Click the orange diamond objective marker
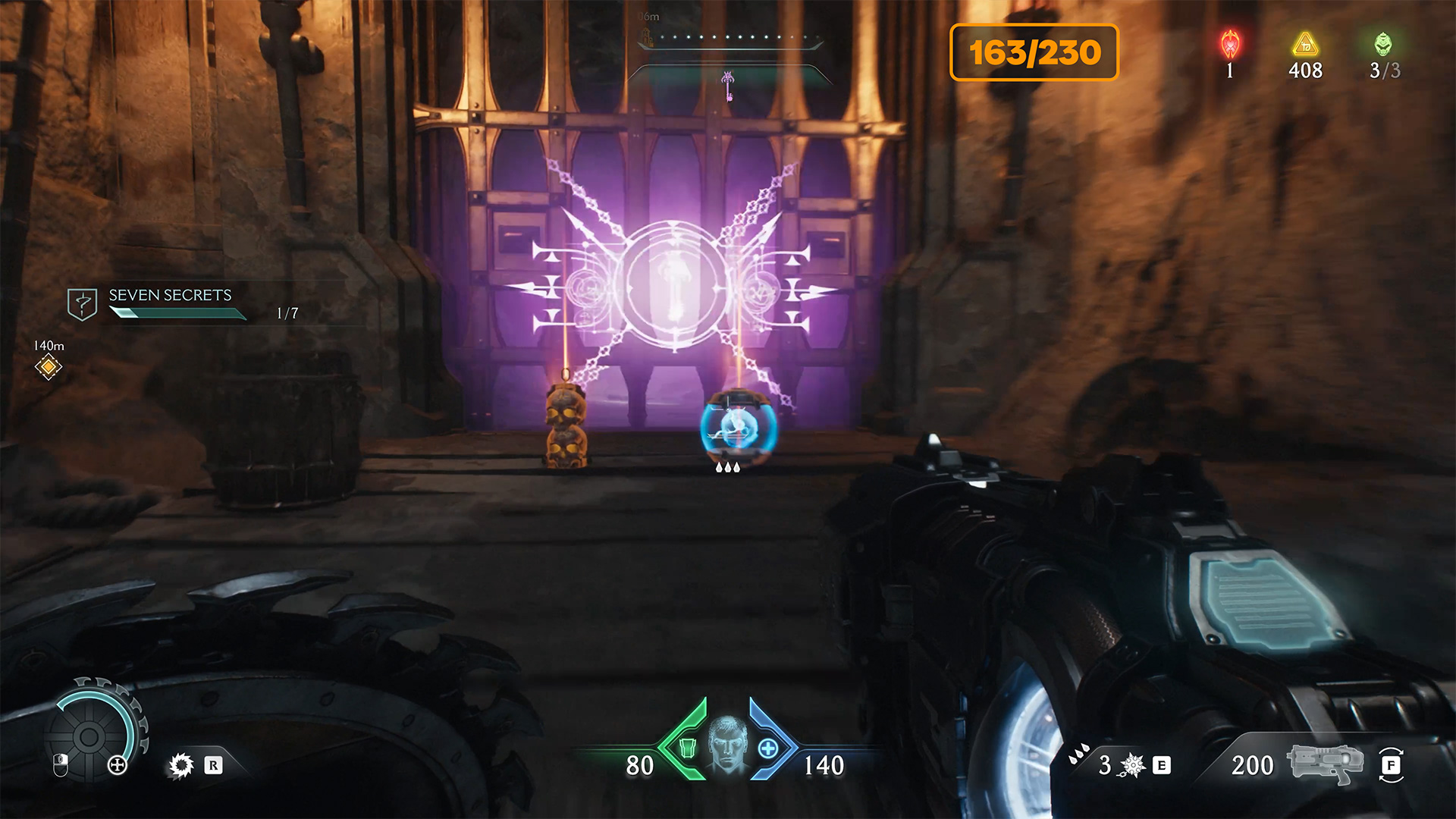 (x=48, y=367)
